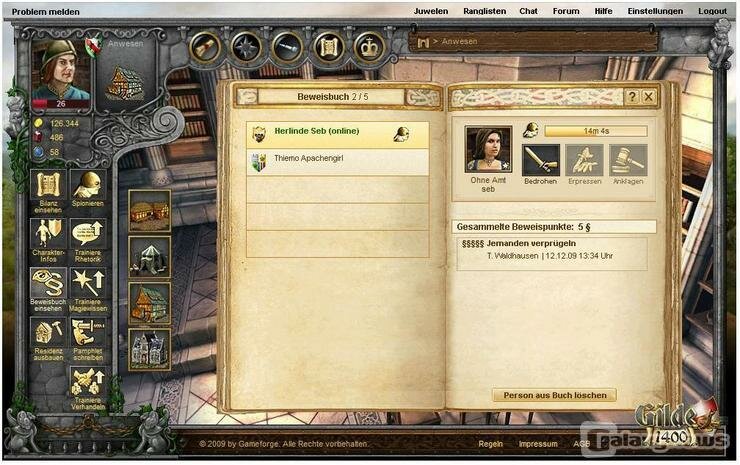
Task: Open the book's question mark help
Action: click(x=631, y=97)
